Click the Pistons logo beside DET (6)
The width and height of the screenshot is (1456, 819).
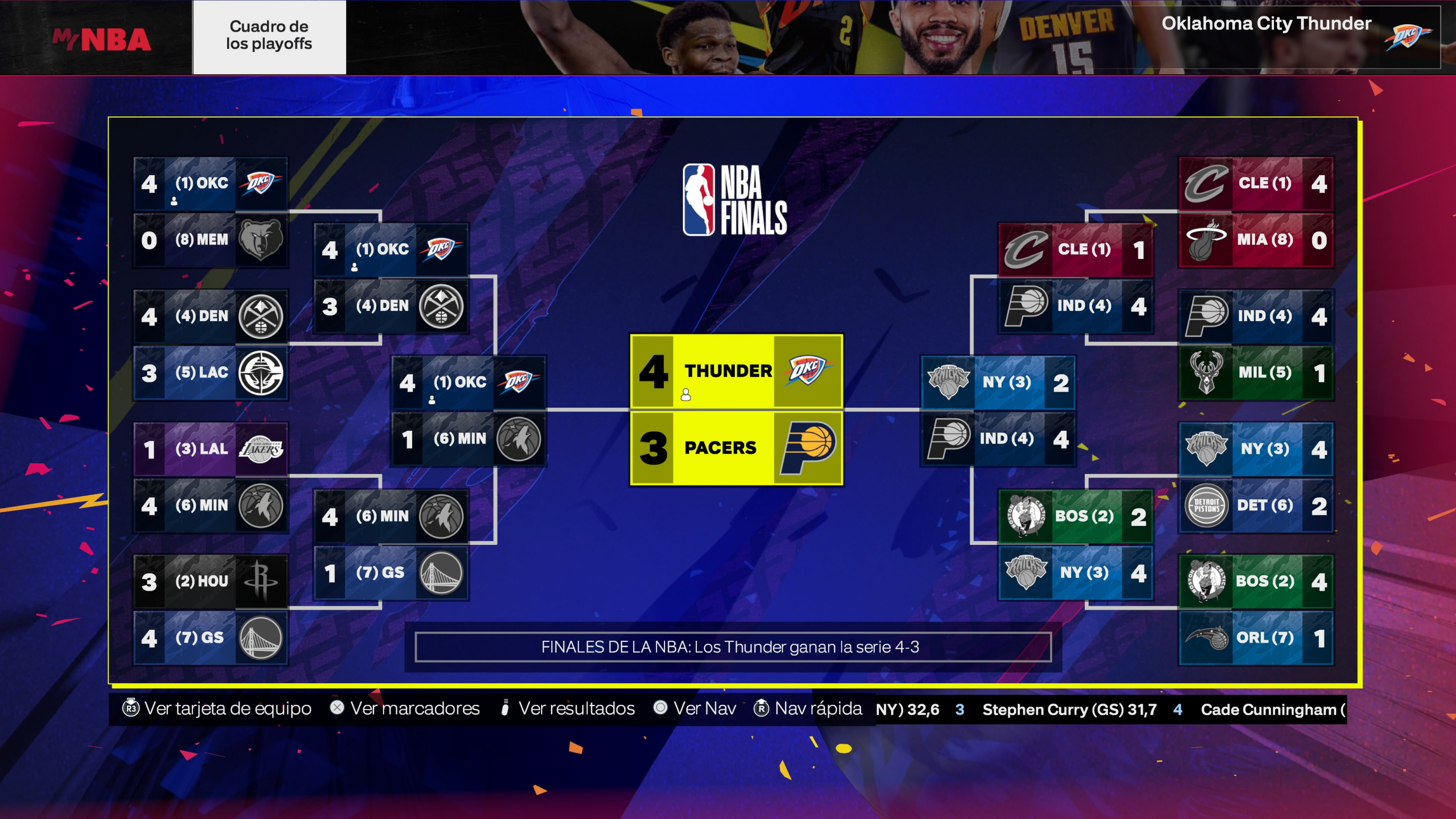[1207, 506]
